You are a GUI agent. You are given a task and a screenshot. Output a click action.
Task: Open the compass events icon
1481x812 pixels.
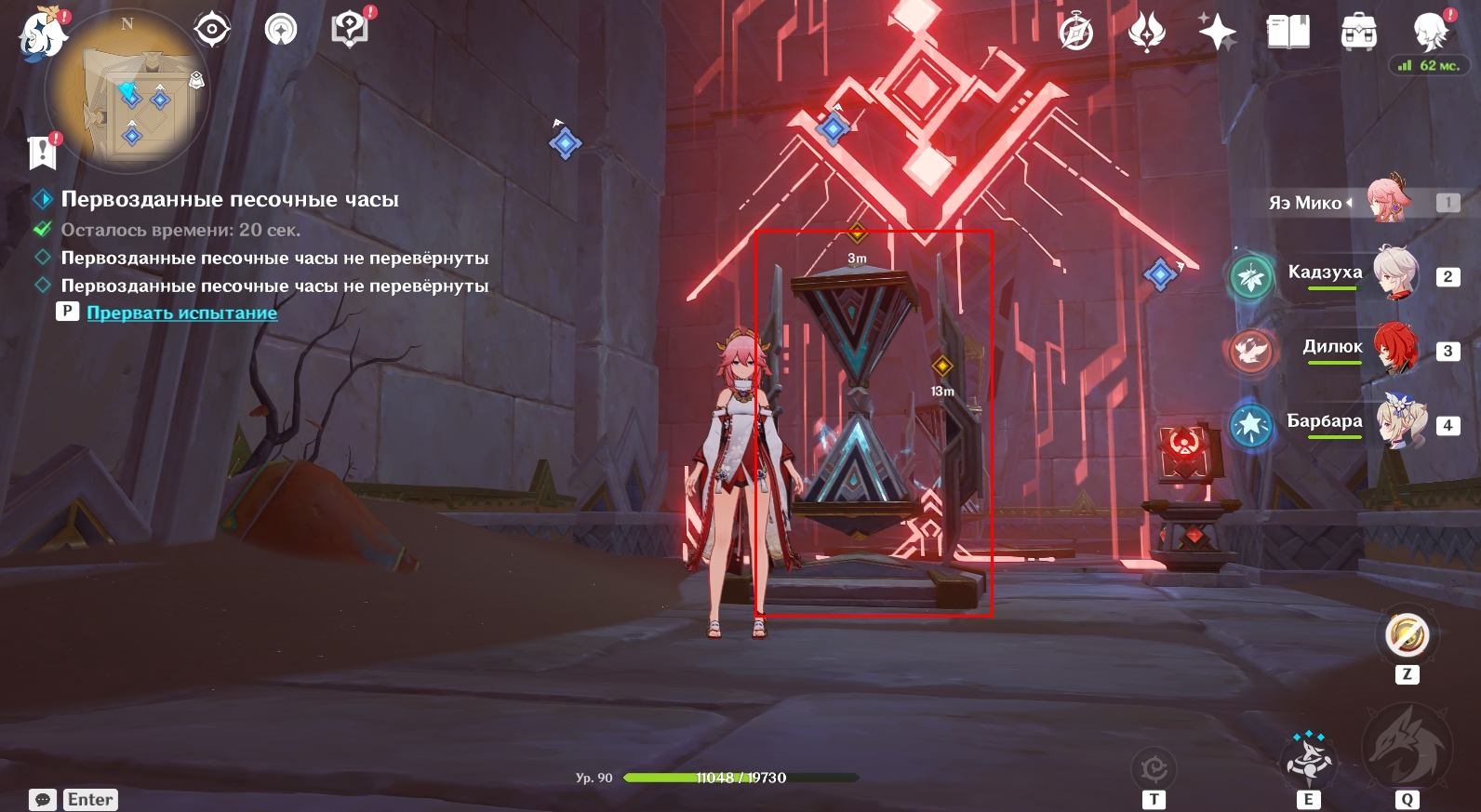coord(1076,33)
